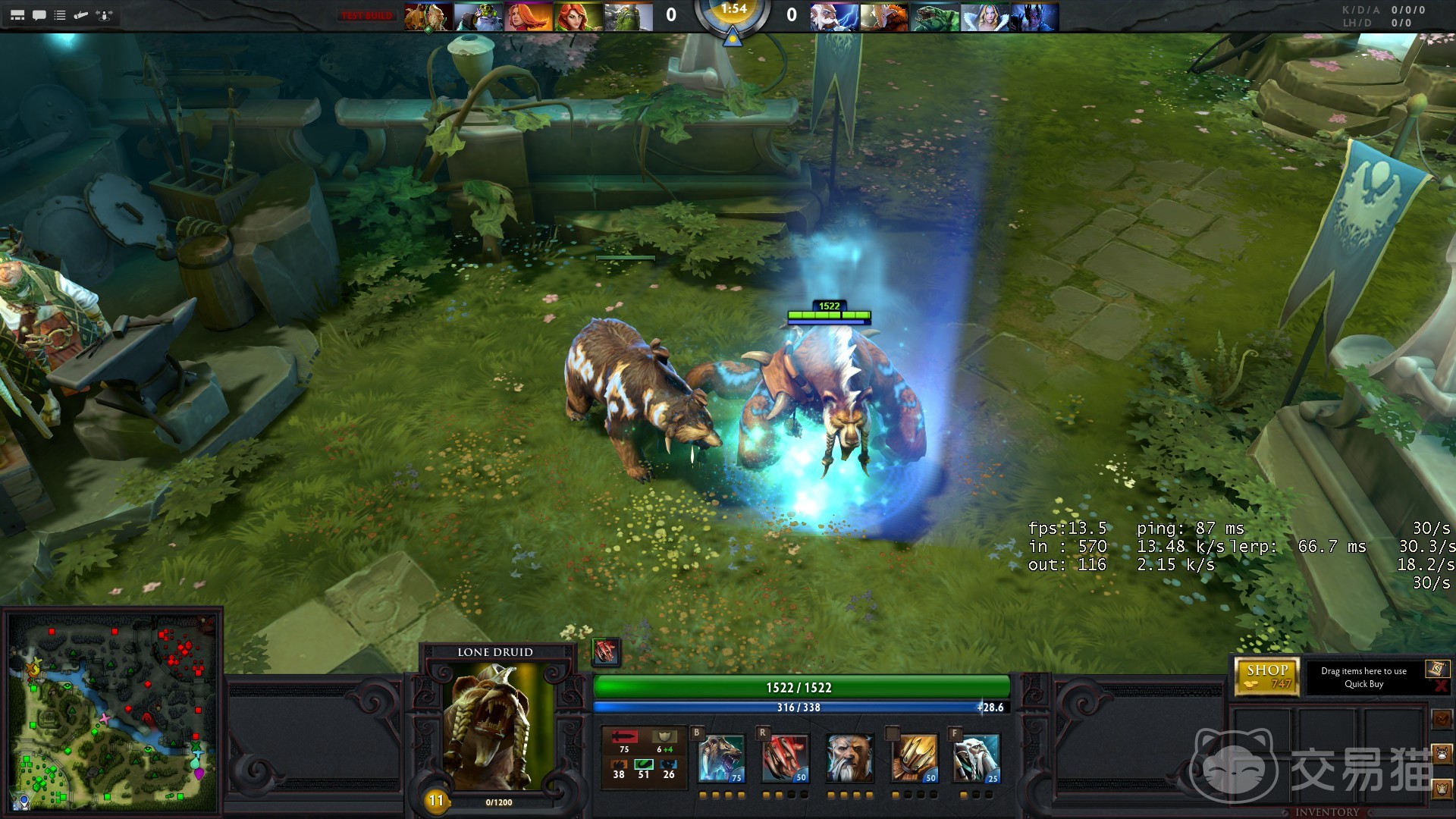
Task: Dismiss Quick Buy with the red X
Action: point(1441,685)
